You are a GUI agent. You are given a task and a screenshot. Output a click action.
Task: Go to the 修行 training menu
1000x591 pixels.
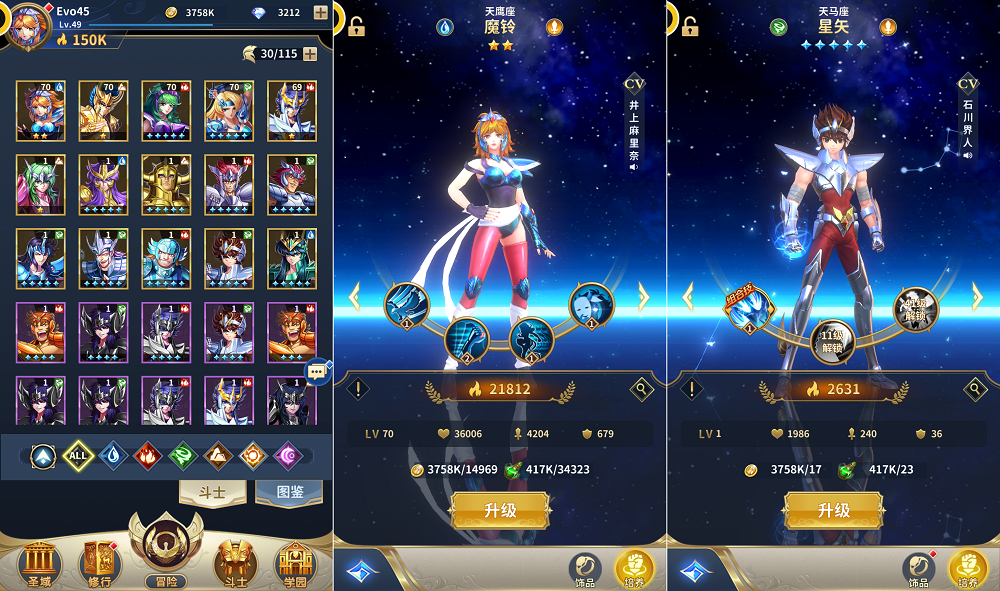101,561
